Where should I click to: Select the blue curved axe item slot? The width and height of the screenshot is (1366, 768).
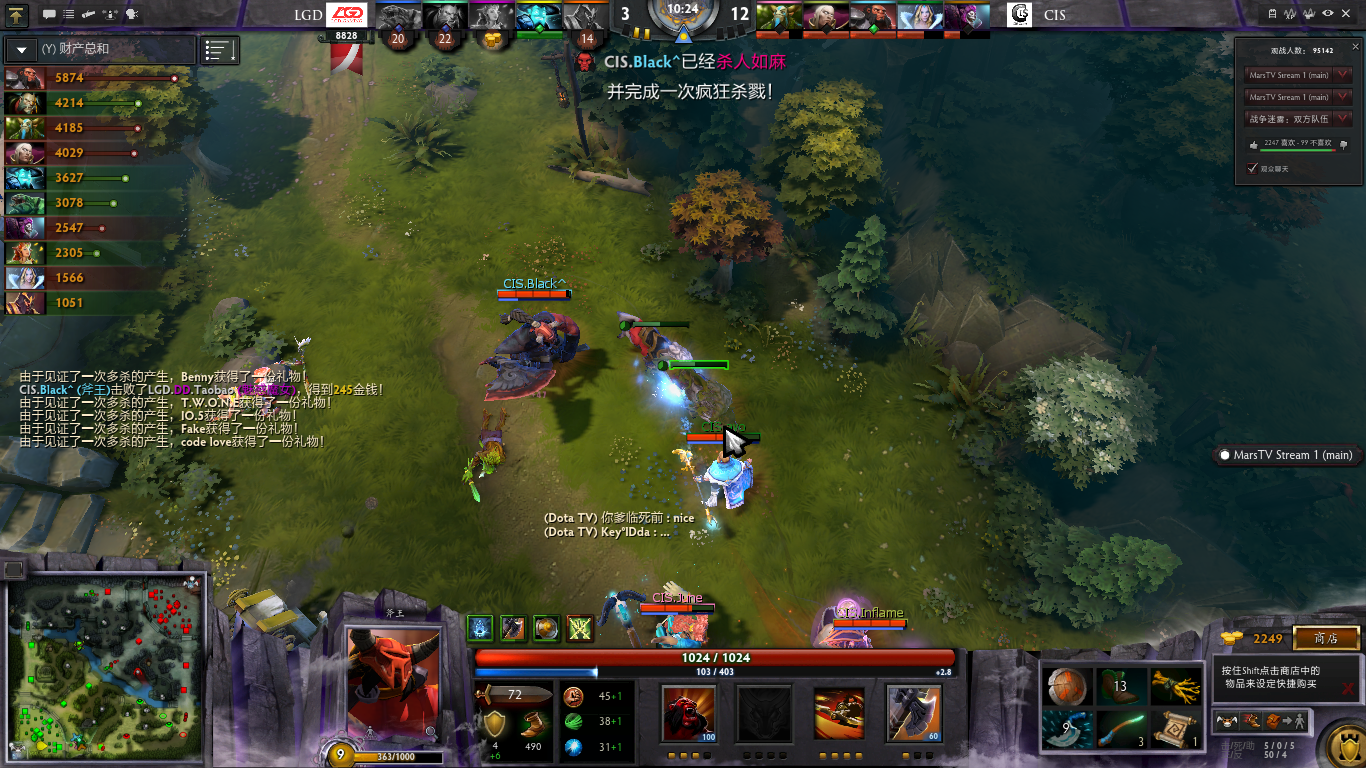[1066, 730]
